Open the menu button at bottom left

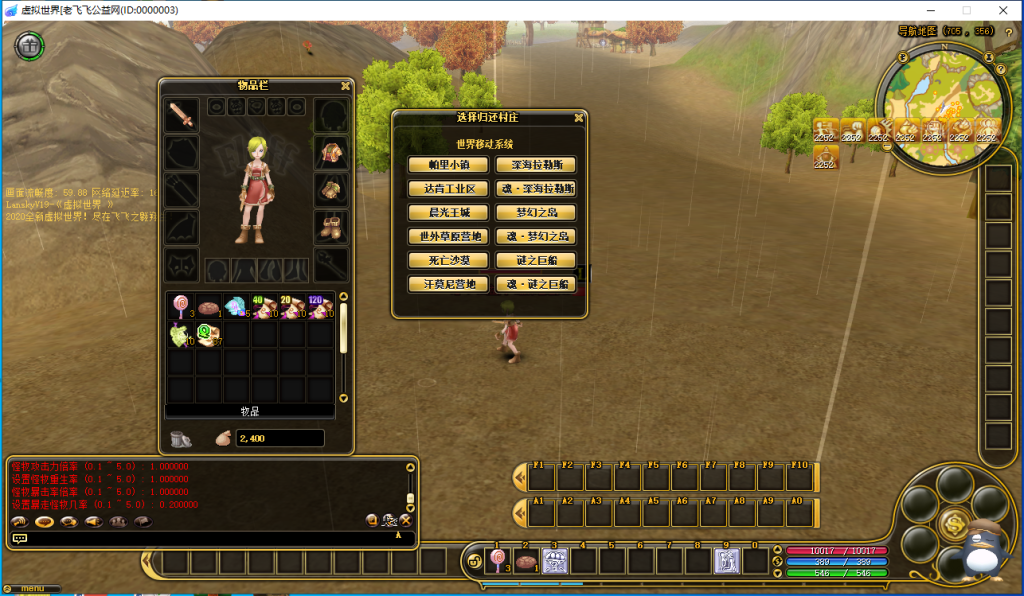(30, 588)
